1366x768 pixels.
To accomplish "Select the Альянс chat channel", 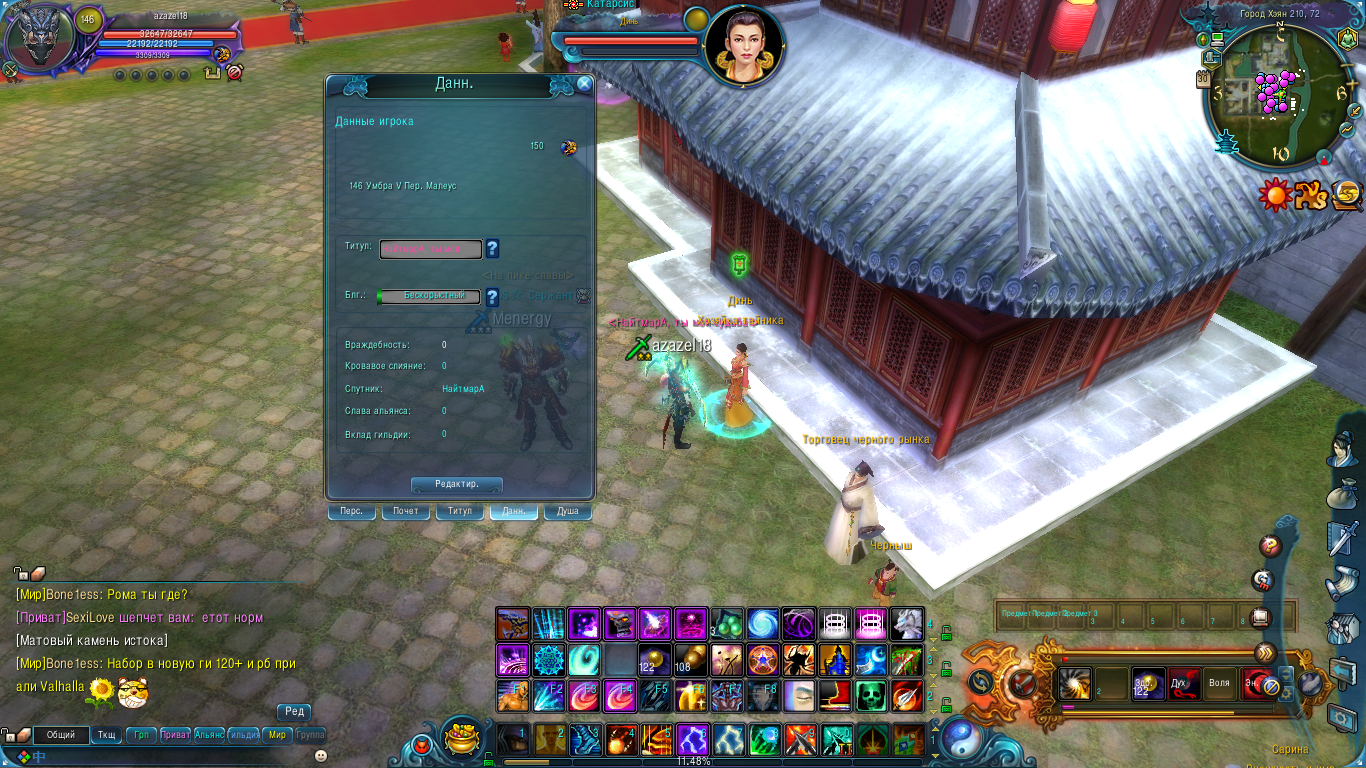I will click(x=209, y=735).
